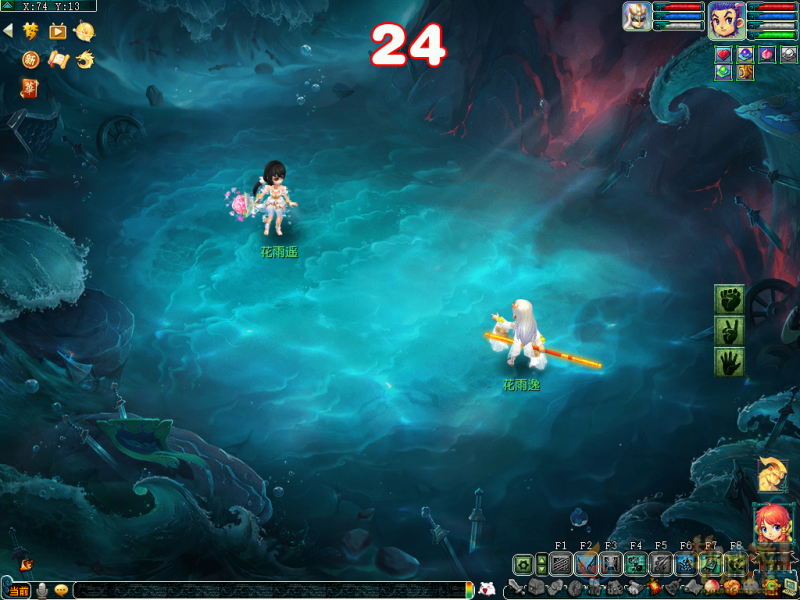Choose the open palm paper gesture

coord(729,362)
